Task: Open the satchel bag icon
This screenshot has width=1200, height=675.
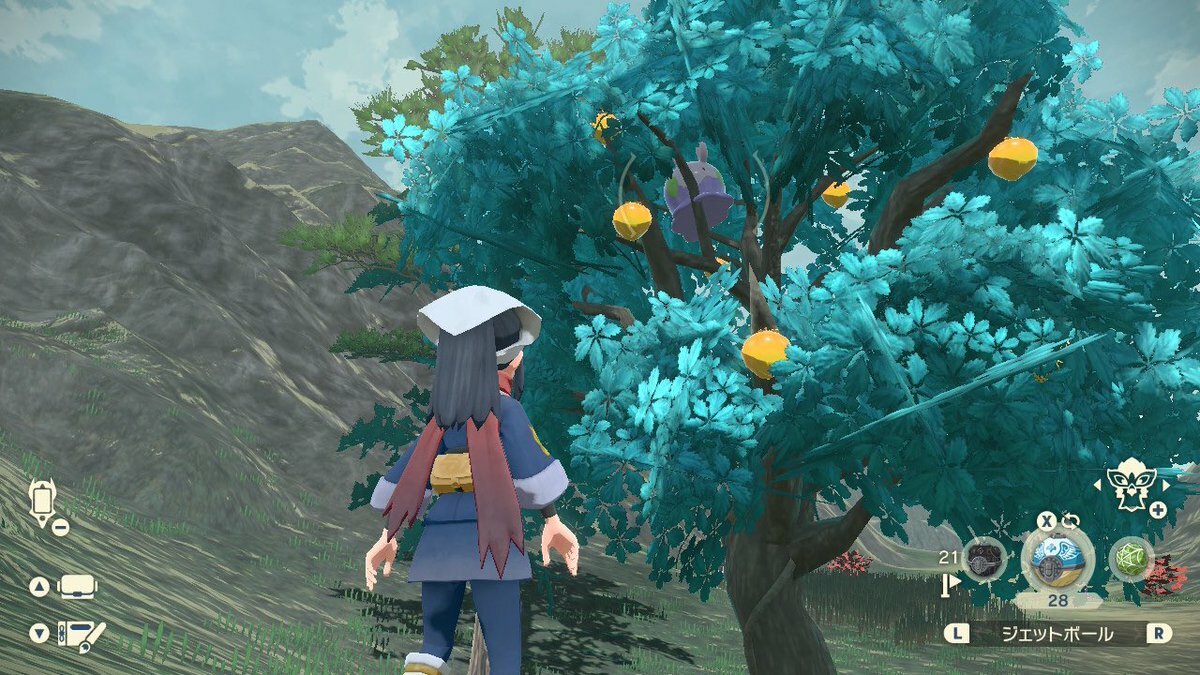Action: (78, 587)
